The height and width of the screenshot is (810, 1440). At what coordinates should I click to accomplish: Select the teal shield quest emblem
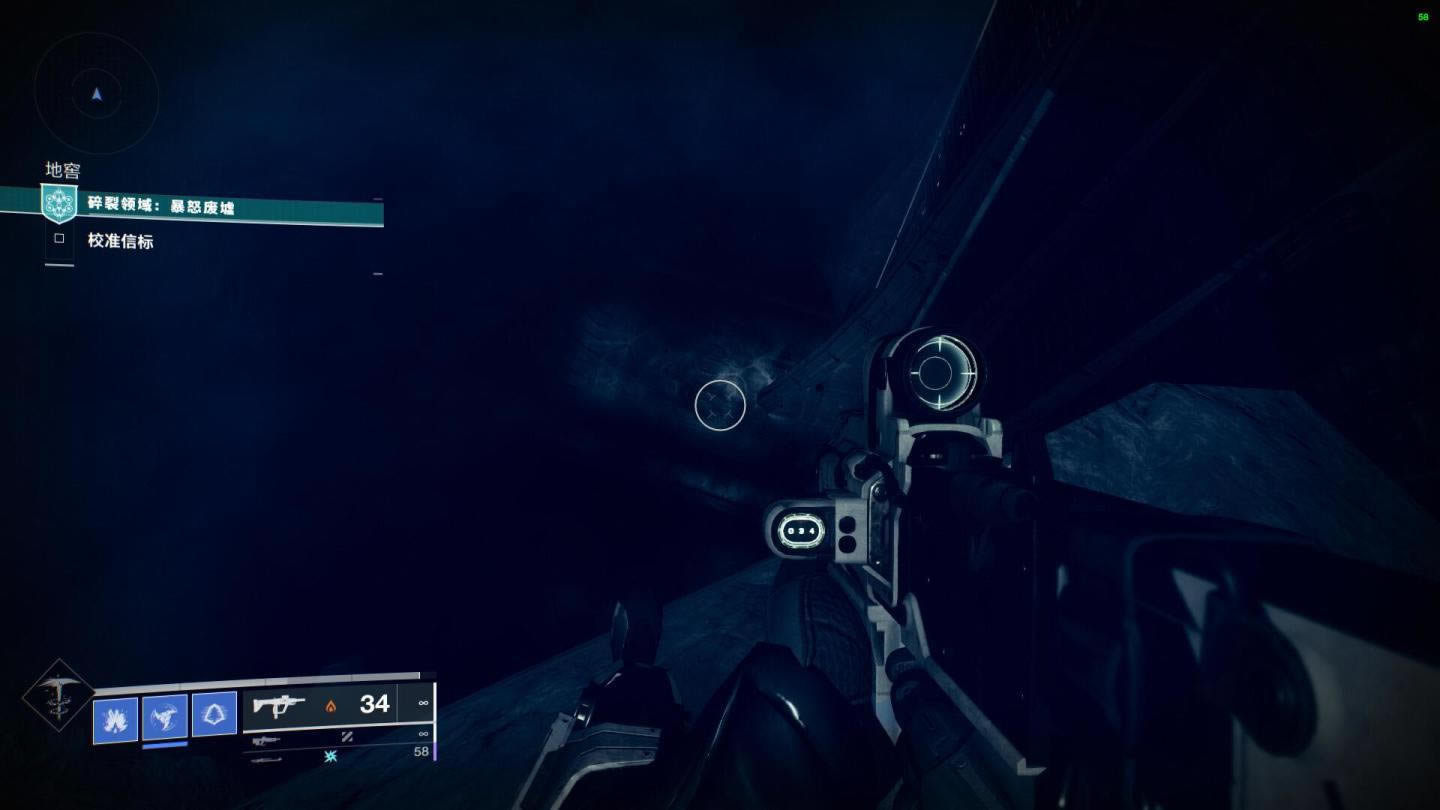59,203
